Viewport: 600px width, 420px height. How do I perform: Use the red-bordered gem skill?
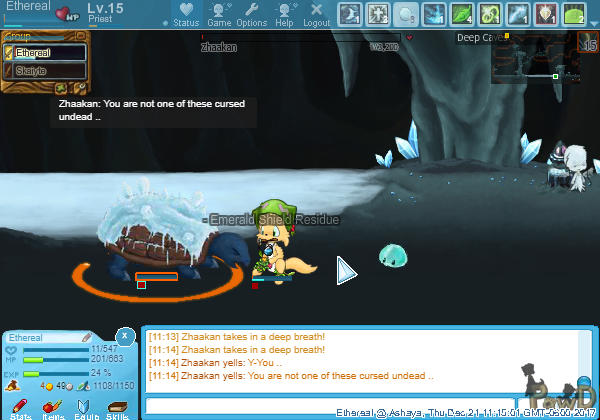click(546, 14)
